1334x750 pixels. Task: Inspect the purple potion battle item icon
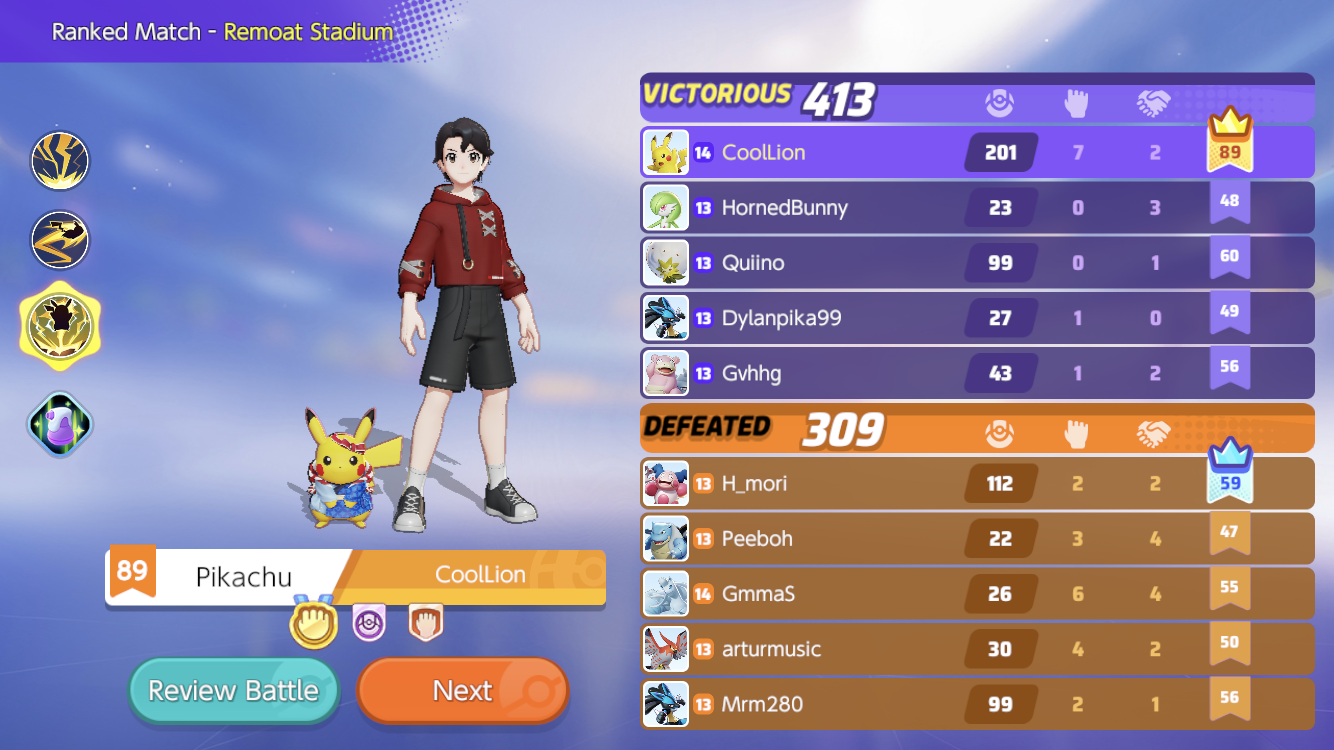coord(60,424)
